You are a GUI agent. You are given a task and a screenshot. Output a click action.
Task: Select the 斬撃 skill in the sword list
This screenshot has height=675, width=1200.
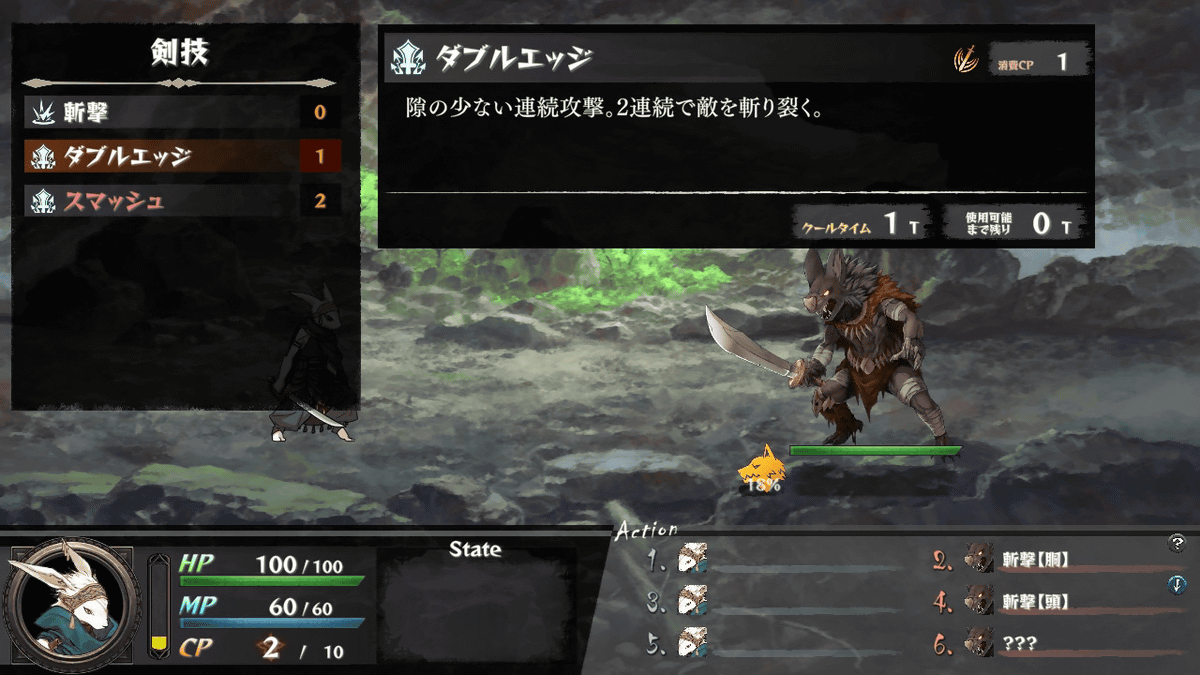coord(180,112)
